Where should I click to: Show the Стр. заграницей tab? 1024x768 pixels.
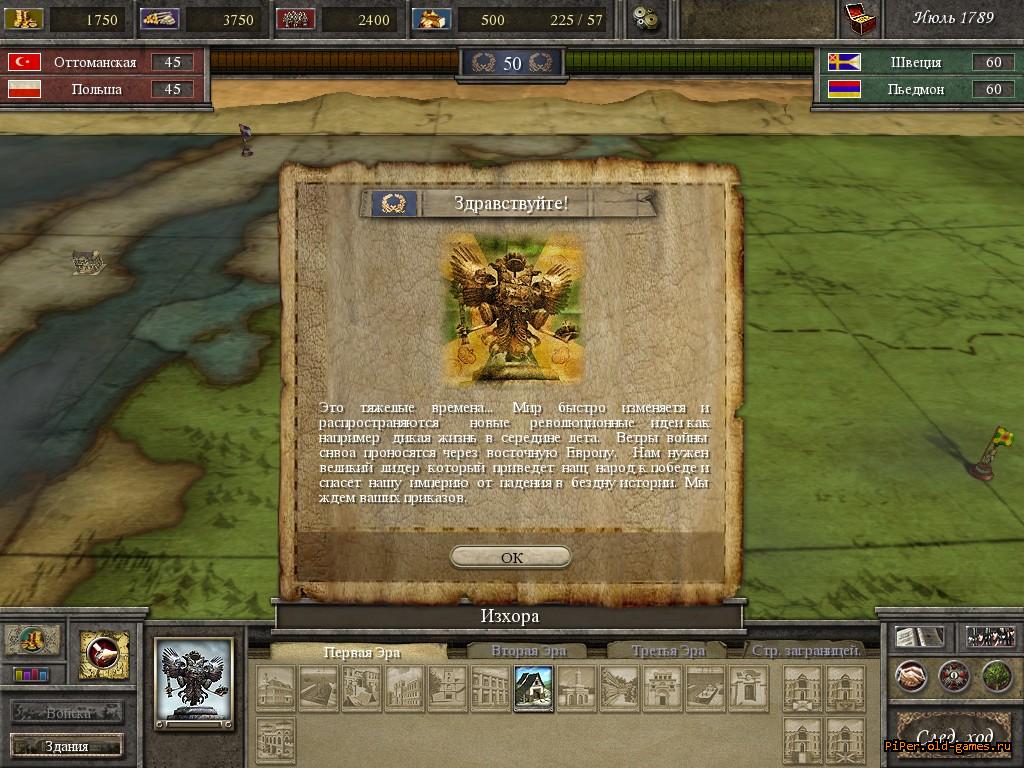806,651
